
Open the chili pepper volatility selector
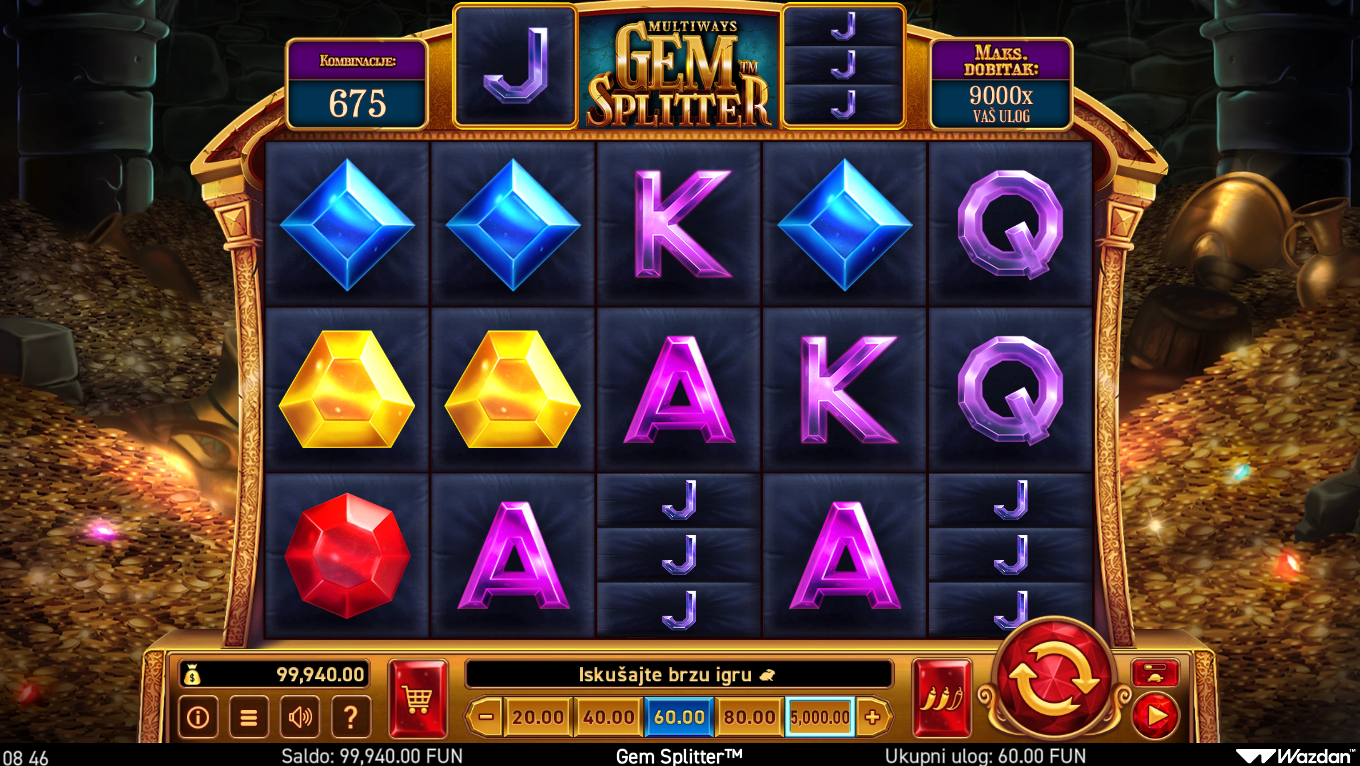coord(941,698)
